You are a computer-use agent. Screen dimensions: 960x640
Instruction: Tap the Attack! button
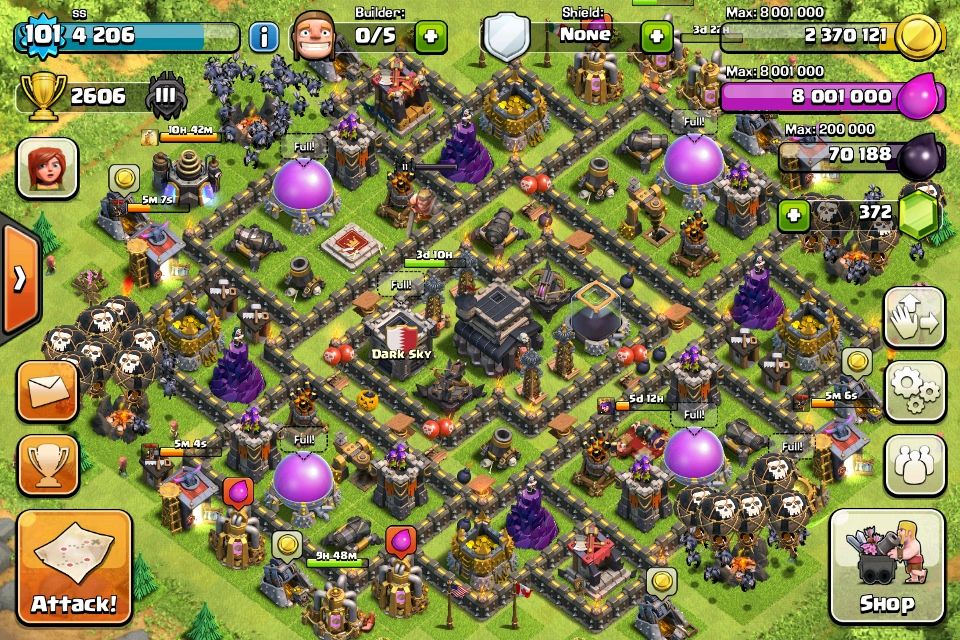(74, 568)
